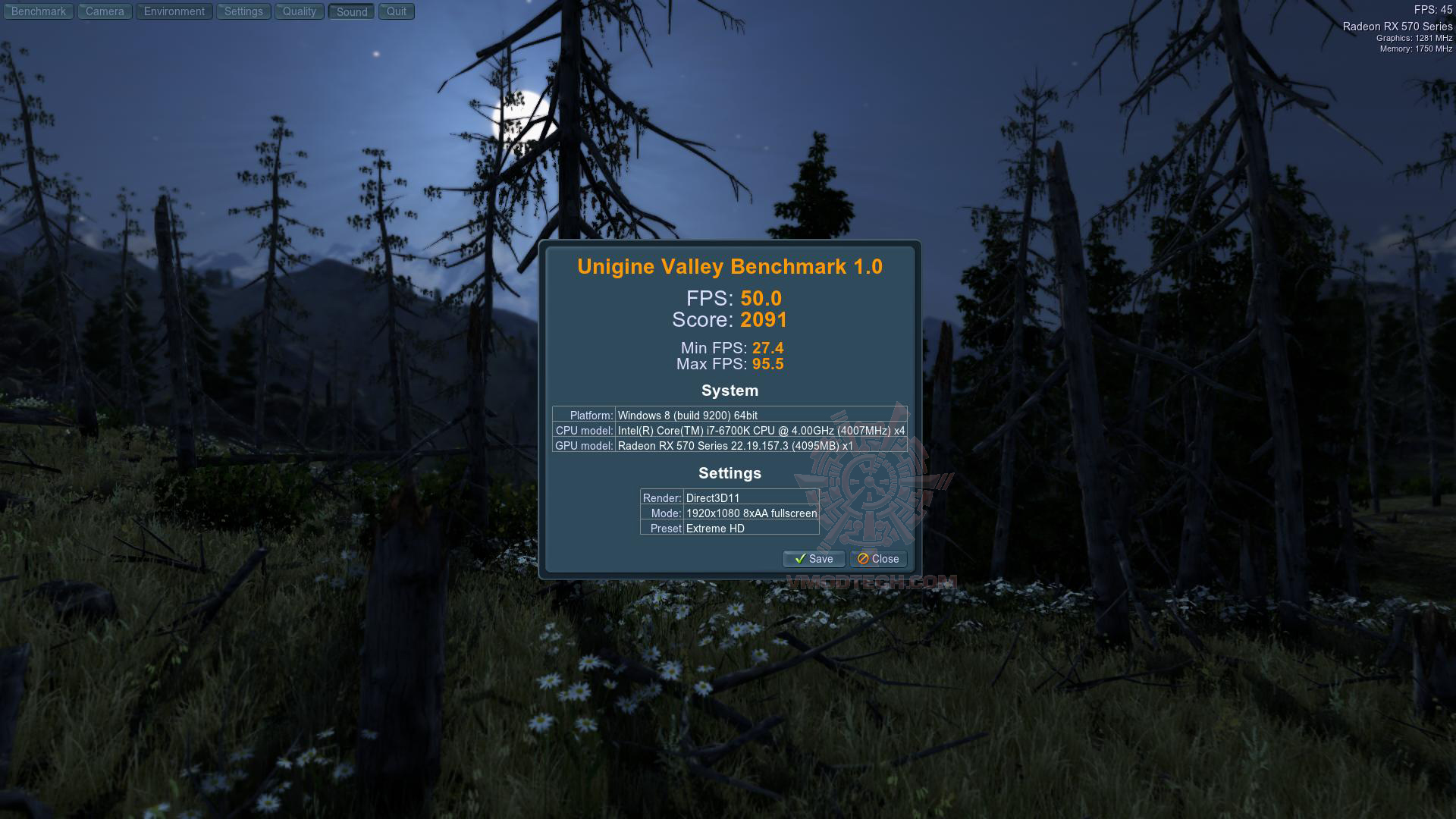Select the Quality button

(x=300, y=11)
